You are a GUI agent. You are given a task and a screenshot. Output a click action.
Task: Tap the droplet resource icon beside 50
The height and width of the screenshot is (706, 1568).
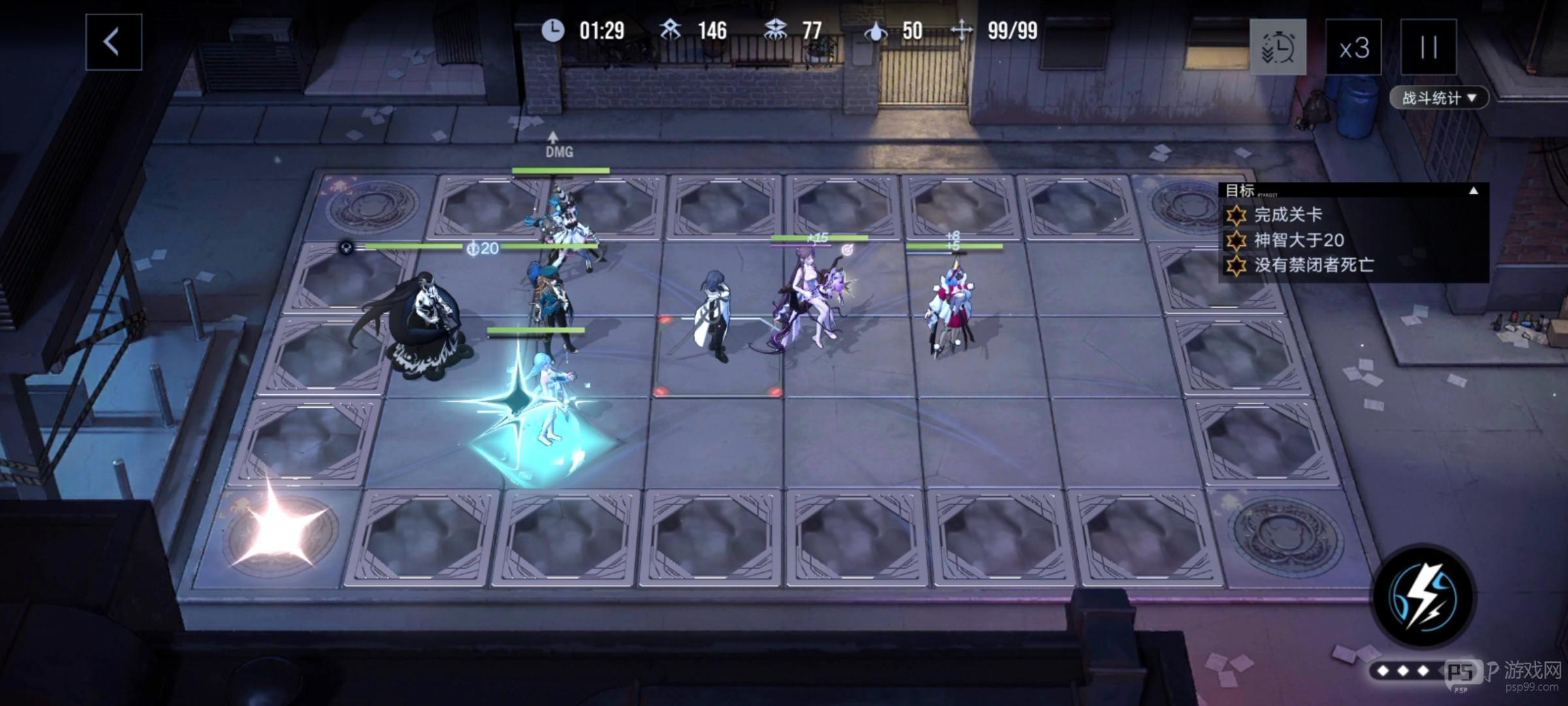[x=877, y=30]
